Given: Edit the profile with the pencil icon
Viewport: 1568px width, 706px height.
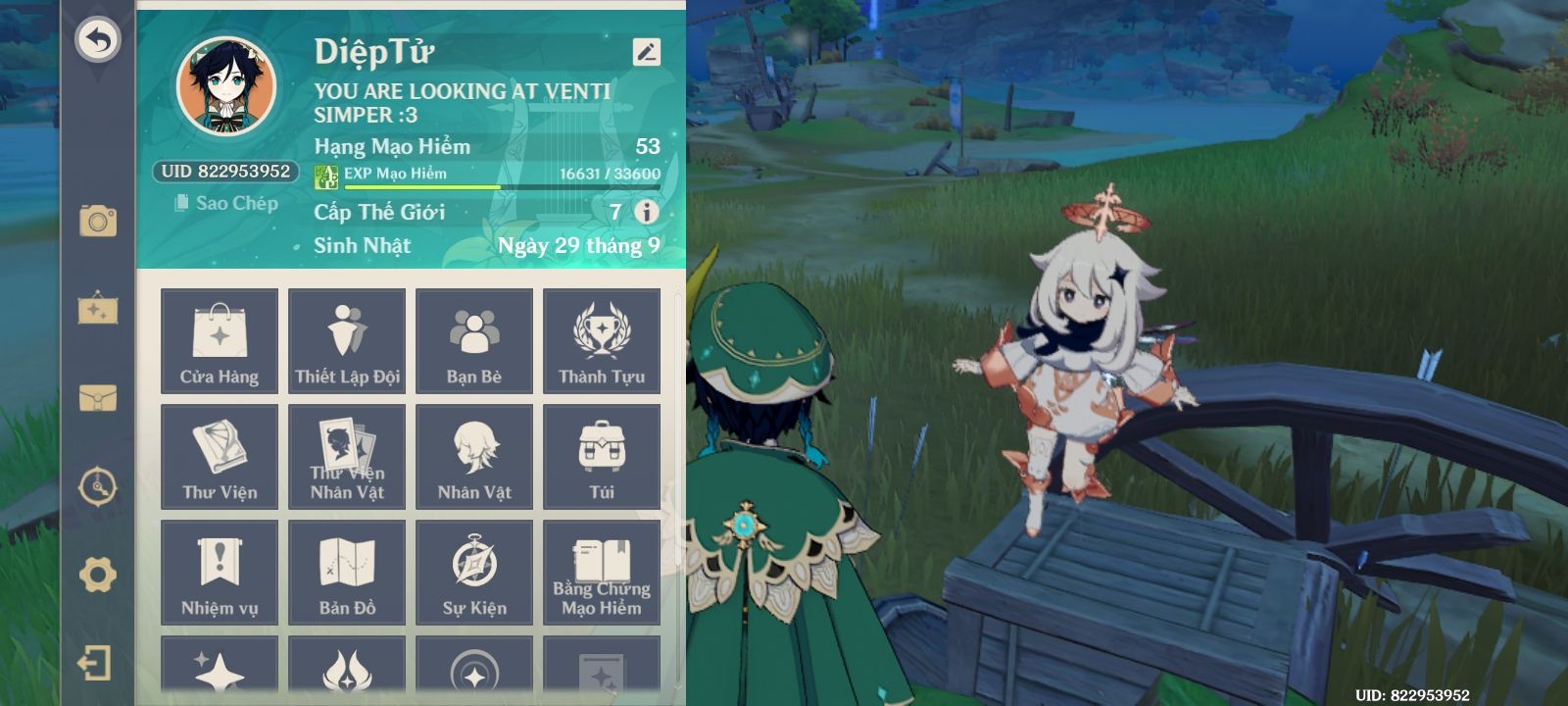Looking at the screenshot, I should (646, 52).
